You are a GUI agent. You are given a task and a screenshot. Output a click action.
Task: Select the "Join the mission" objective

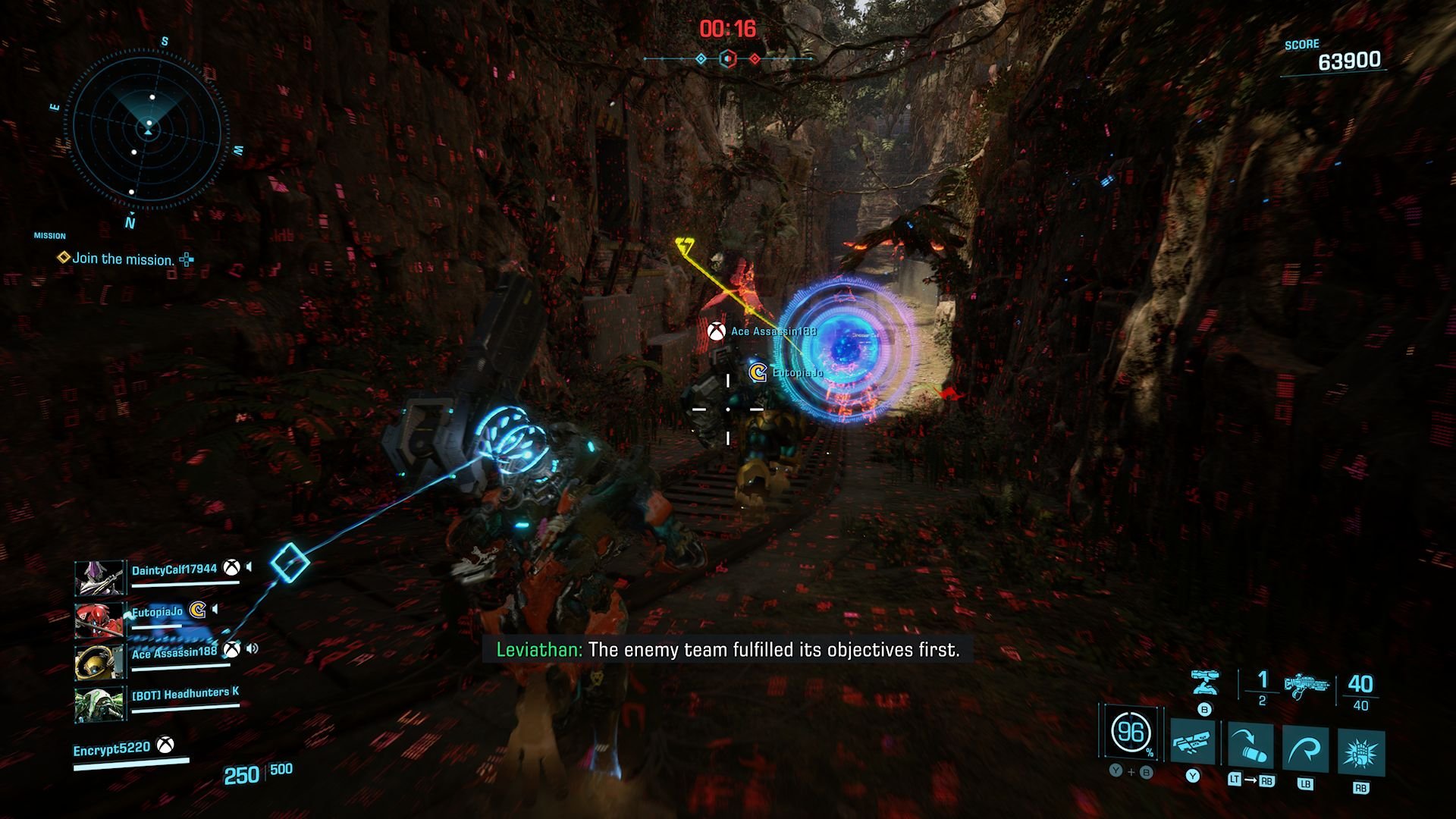[x=123, y=259]
